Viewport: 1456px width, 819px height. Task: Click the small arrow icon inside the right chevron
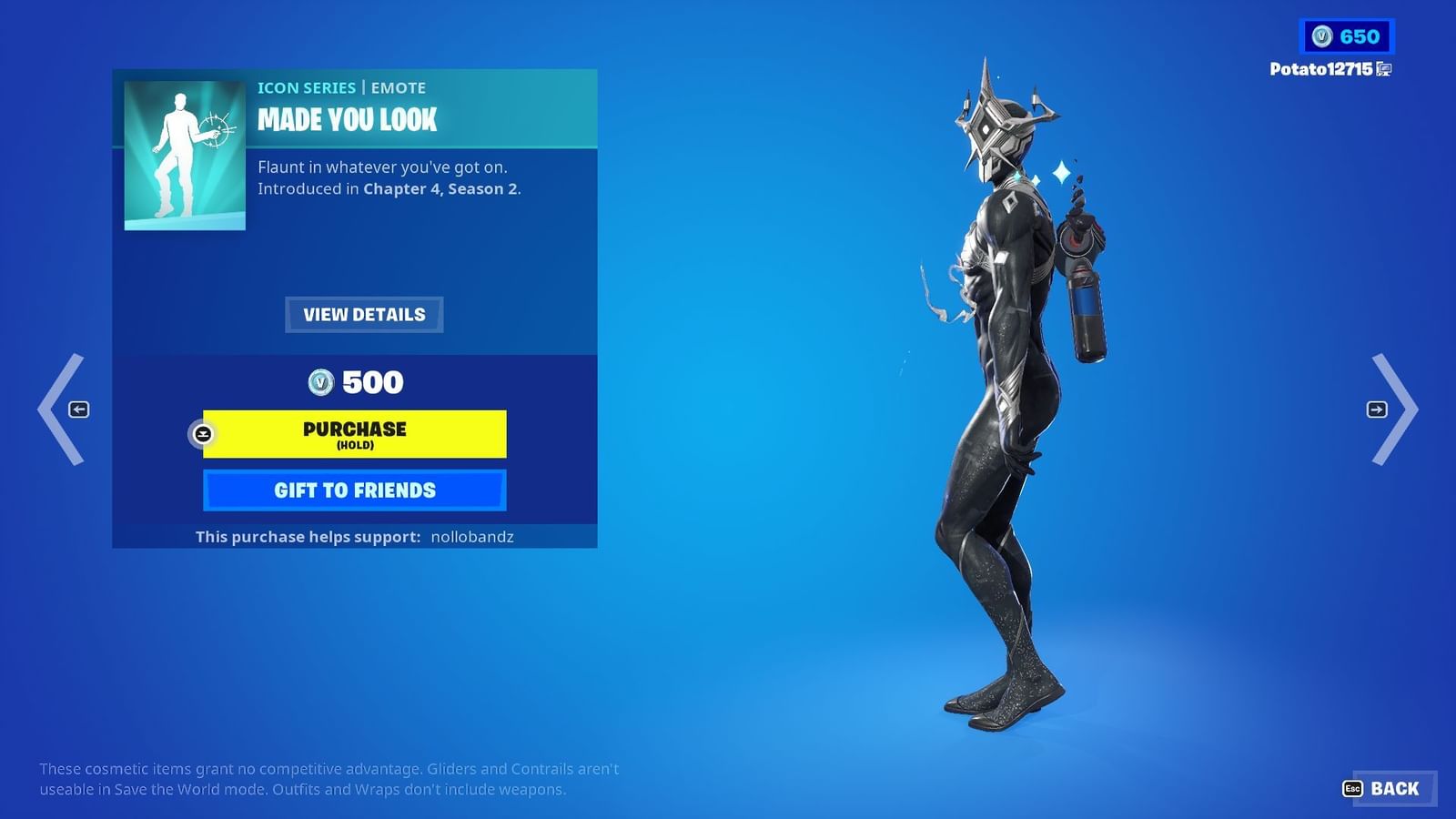tap(1376, 409)
